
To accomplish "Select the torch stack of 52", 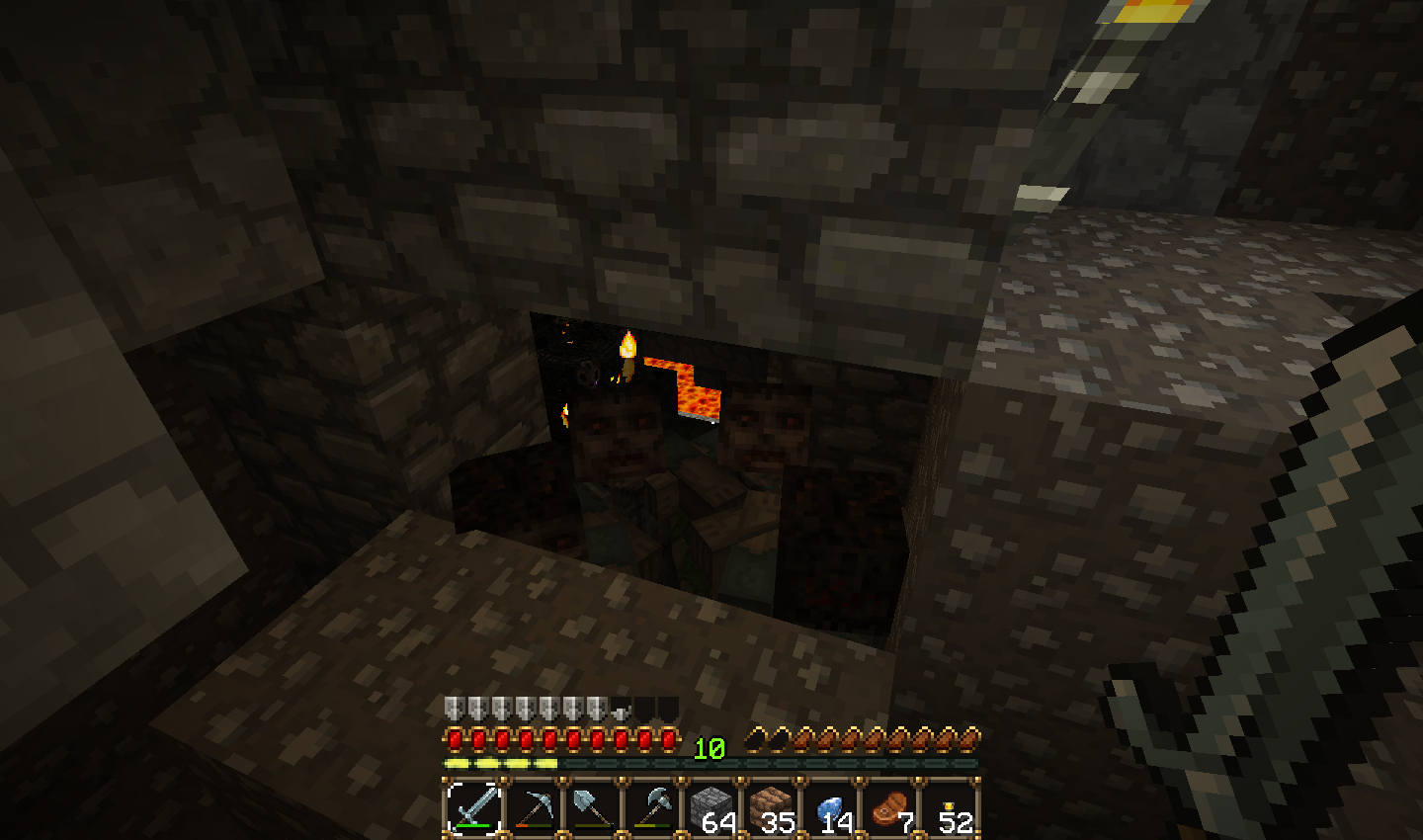I will tap(949, 807).
